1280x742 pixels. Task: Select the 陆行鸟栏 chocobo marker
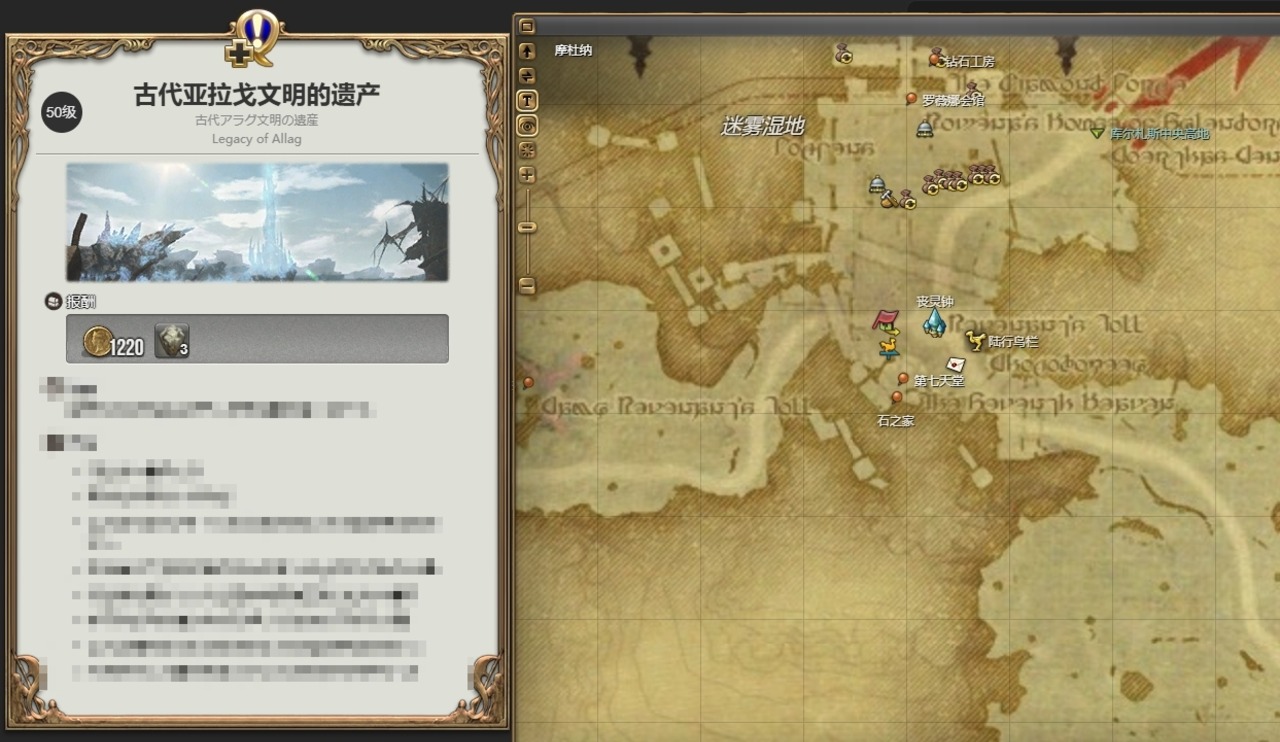pos(975,341)
